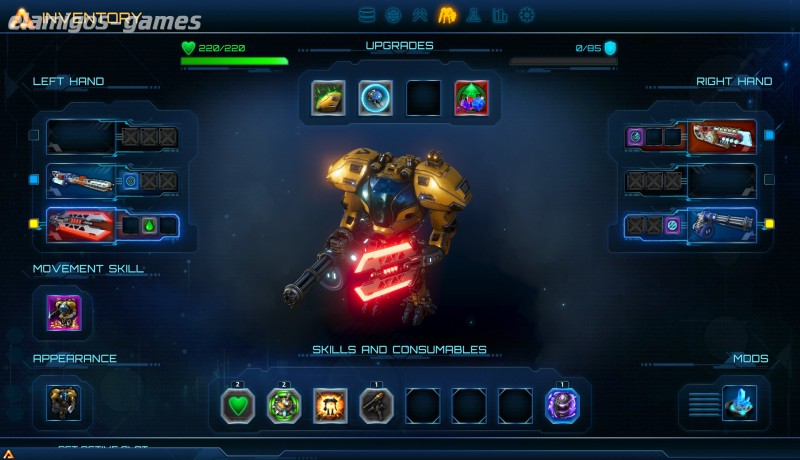This screenshot has height=460, width=800.
Task: Open the stacked discs database tab
Action: (x=367, y=15)
